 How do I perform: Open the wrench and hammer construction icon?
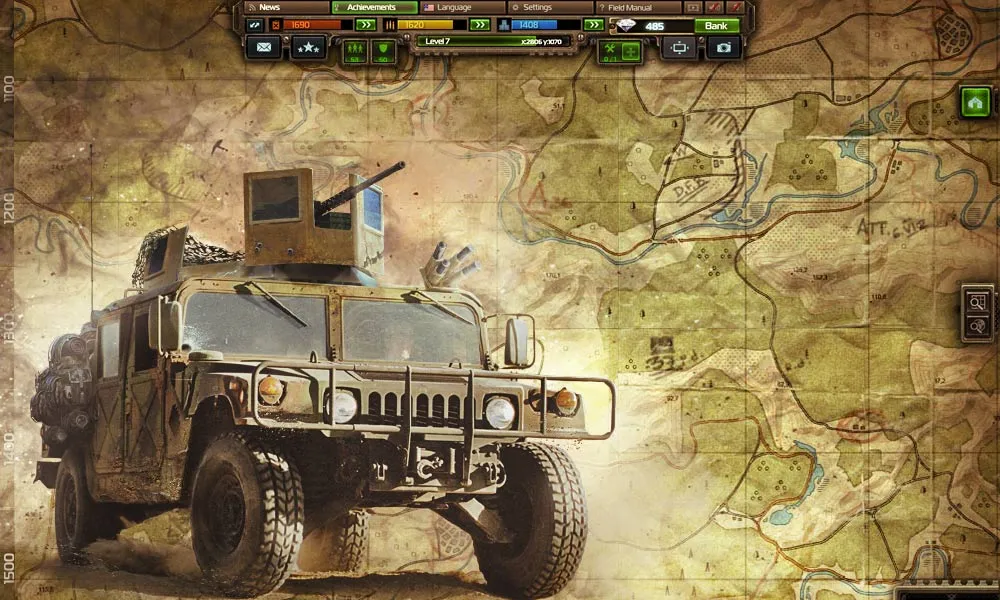[x=608, y=50]
